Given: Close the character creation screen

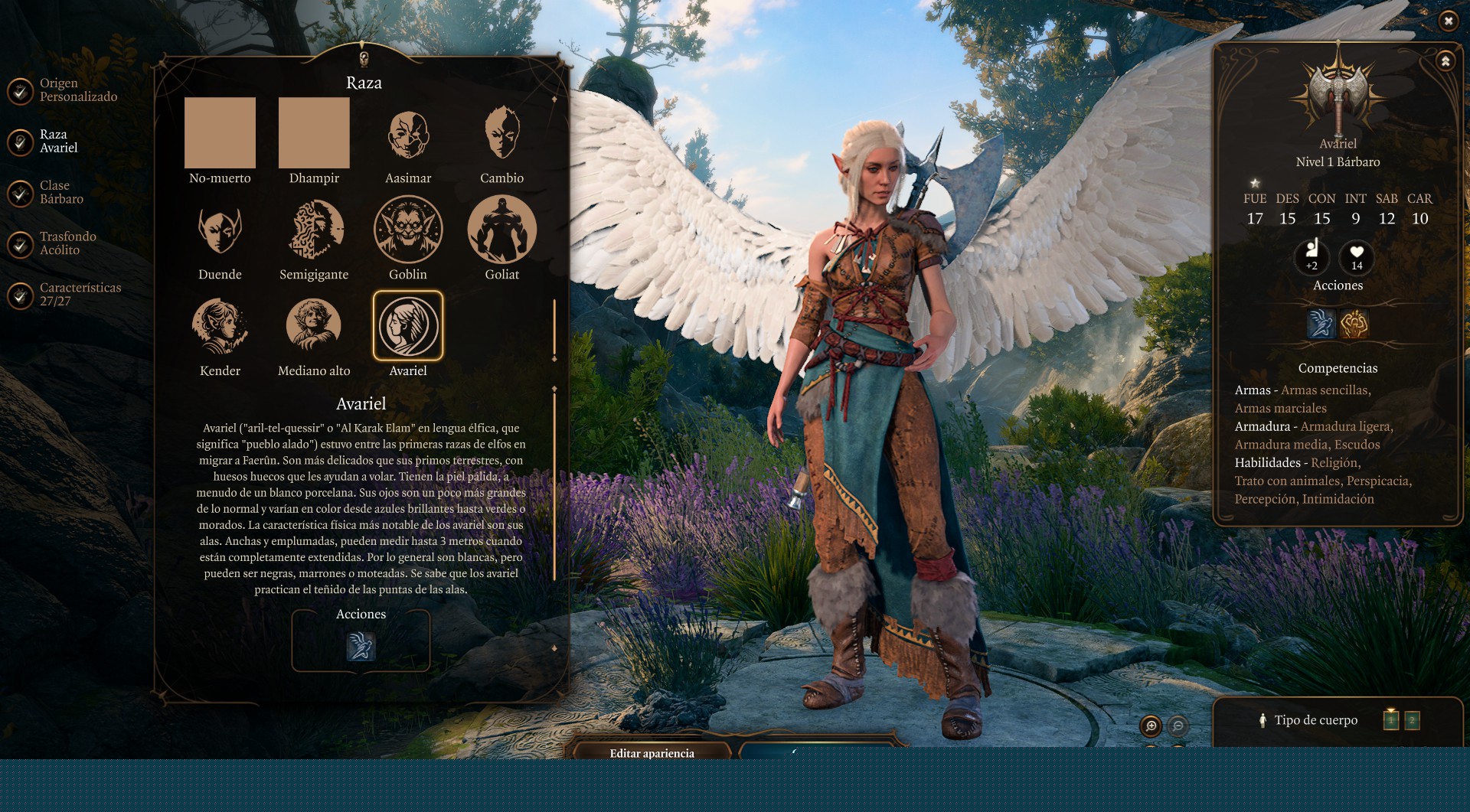Looking at the screenshot, I should 1448,21.
